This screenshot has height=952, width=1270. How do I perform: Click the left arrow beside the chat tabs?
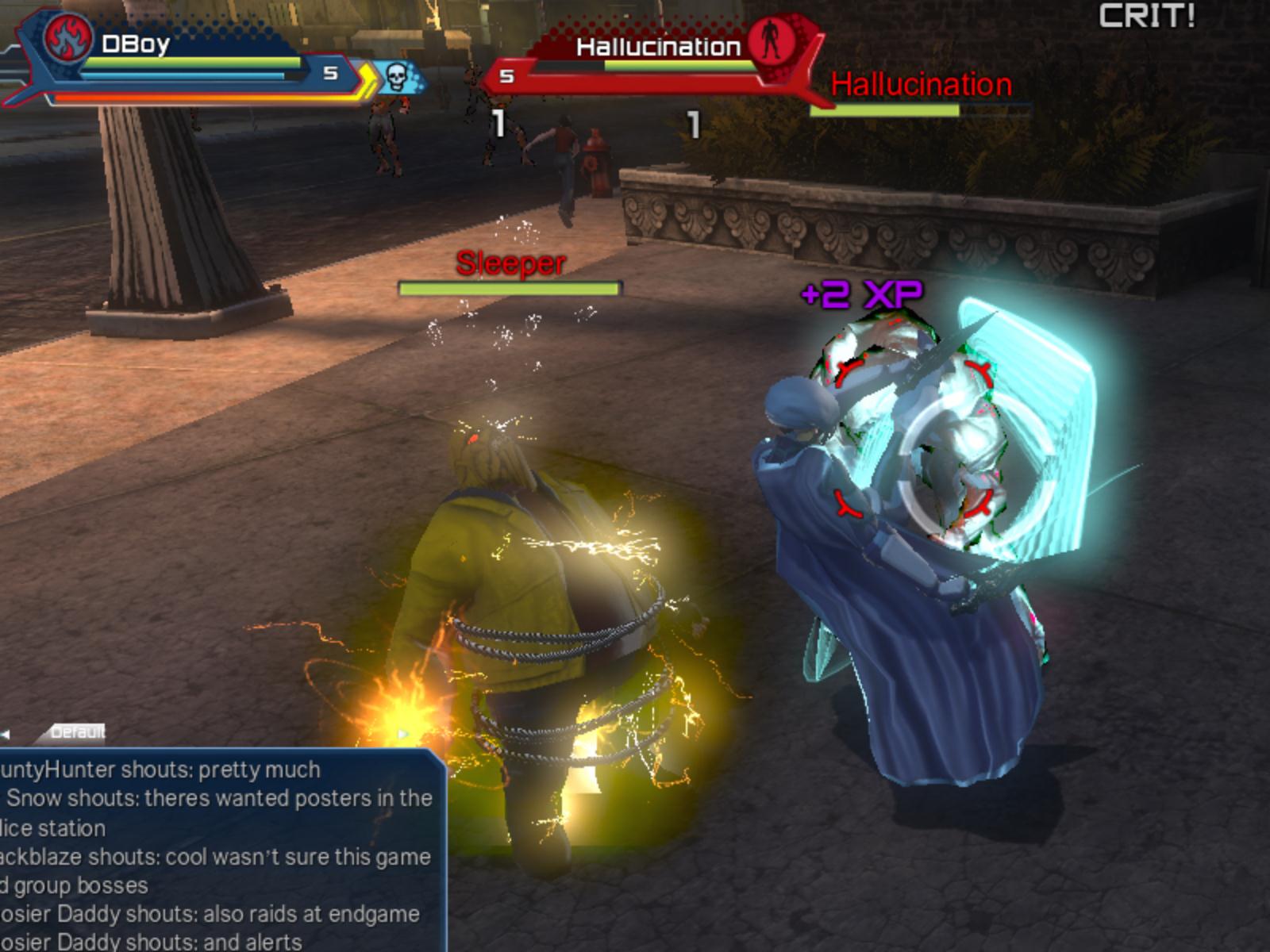point(5,735)
